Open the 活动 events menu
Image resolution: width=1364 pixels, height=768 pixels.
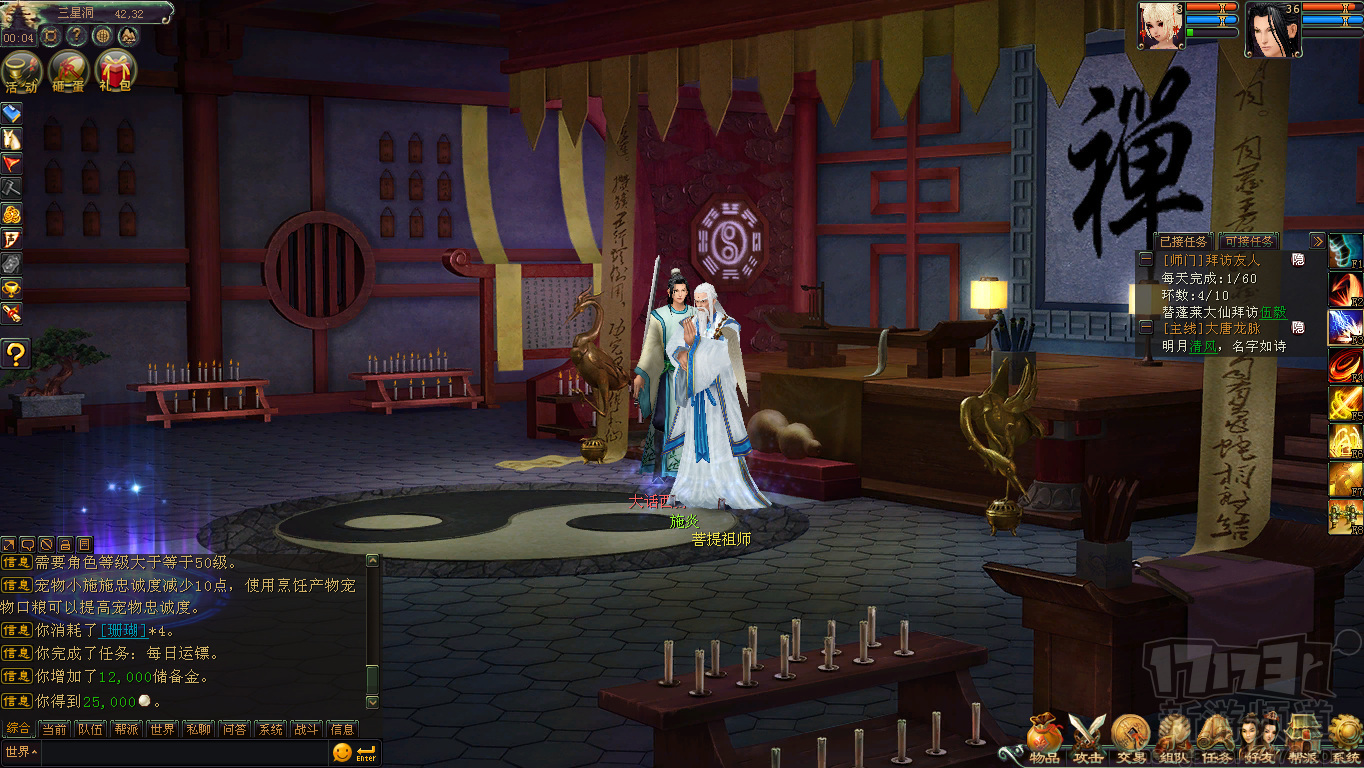pyautogui.click(x=21, y=71)
